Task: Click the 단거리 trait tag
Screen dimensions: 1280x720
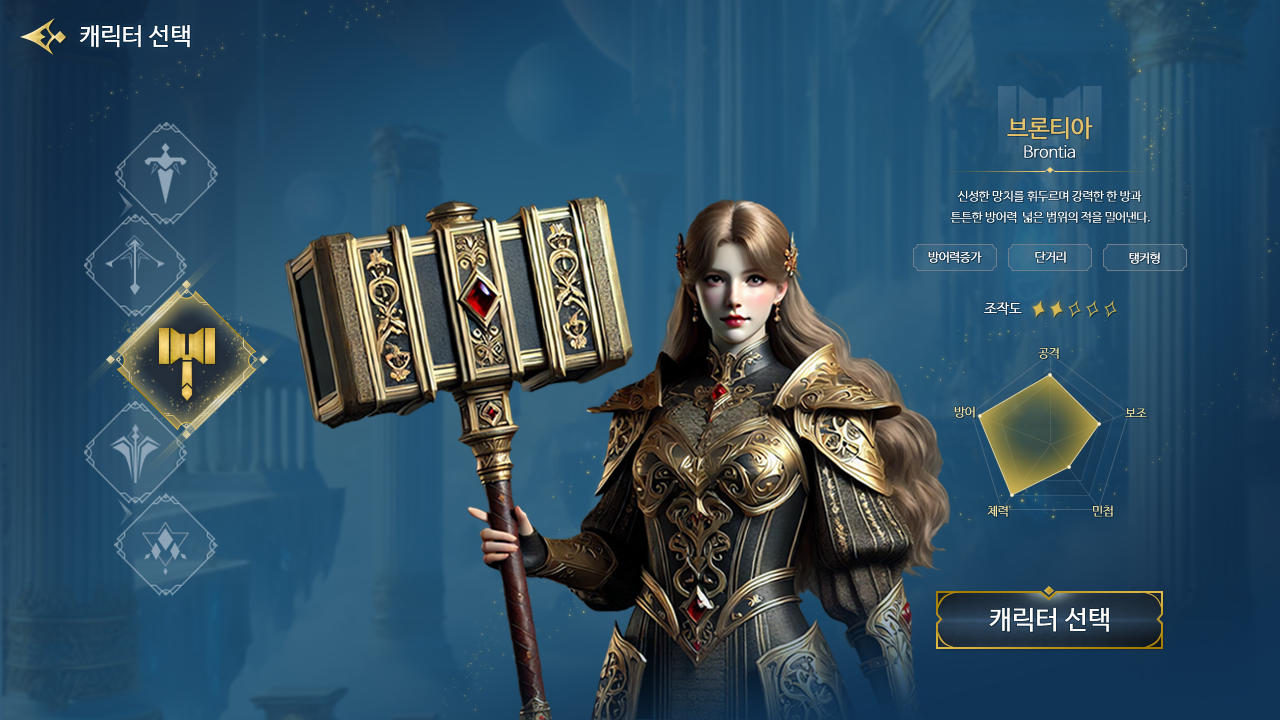Action: [1049, 258]
